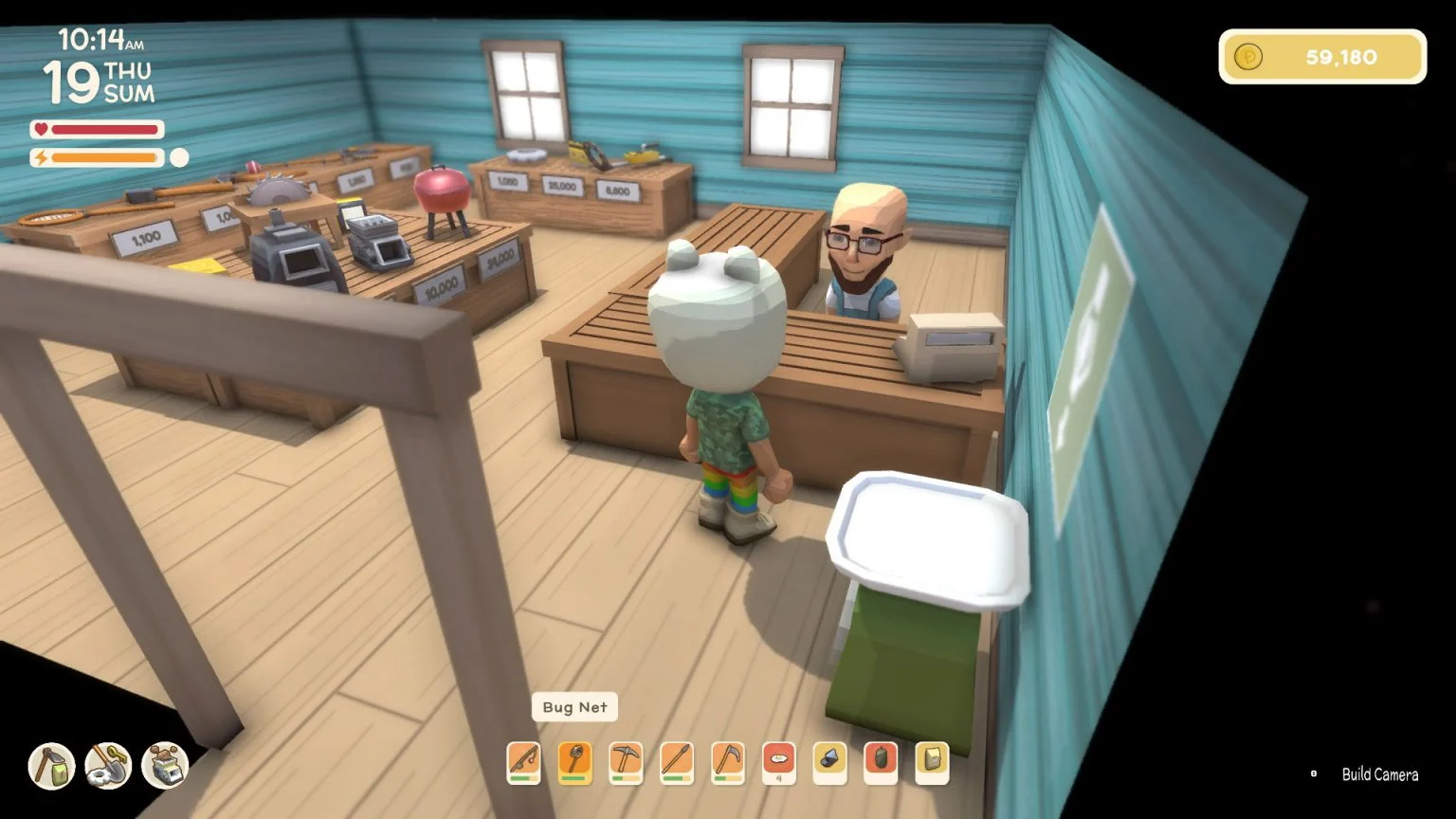Open the hoe and seed bag icon

51,766
